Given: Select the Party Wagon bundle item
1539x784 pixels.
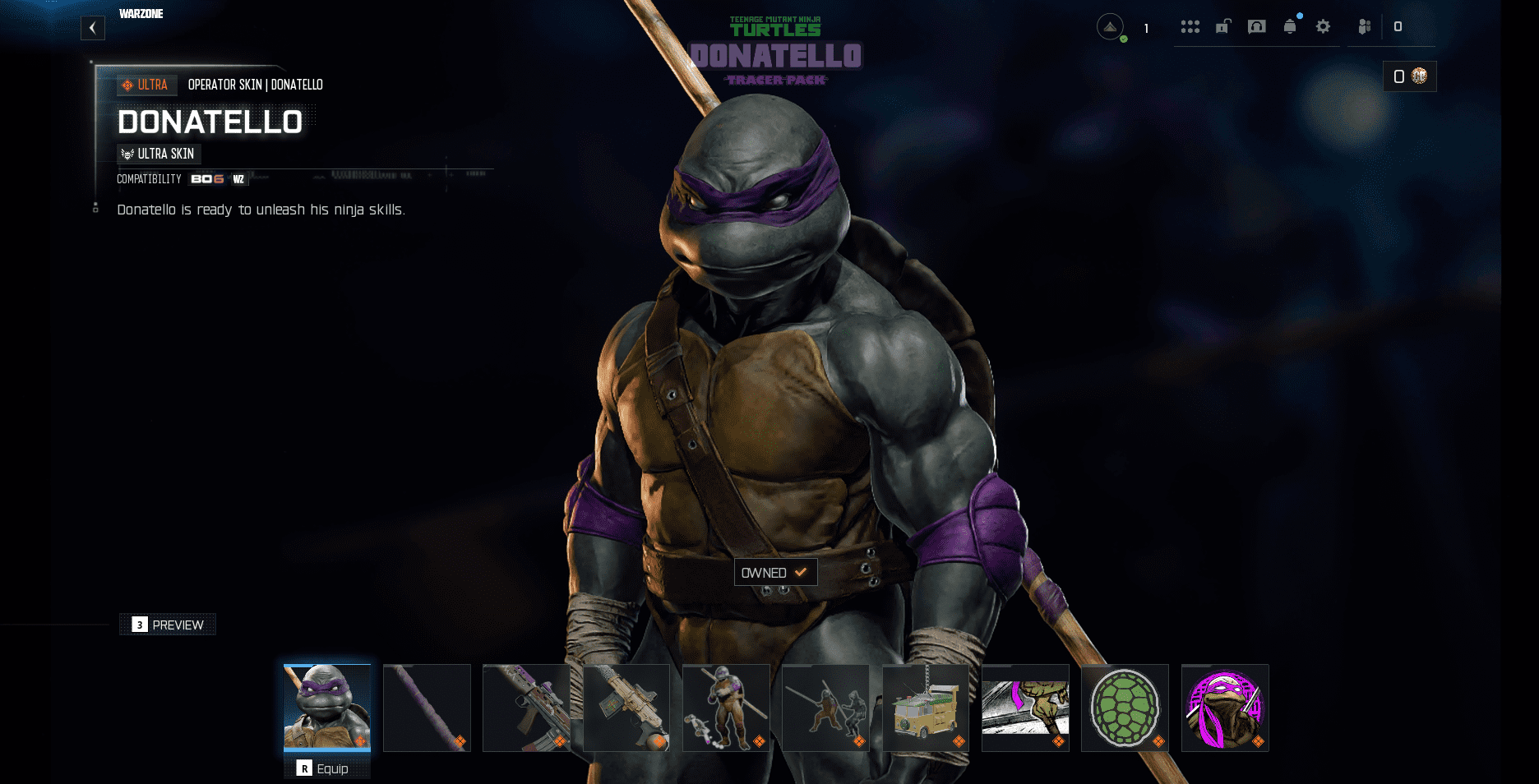Looking at the screenshot, I should 926,708.
